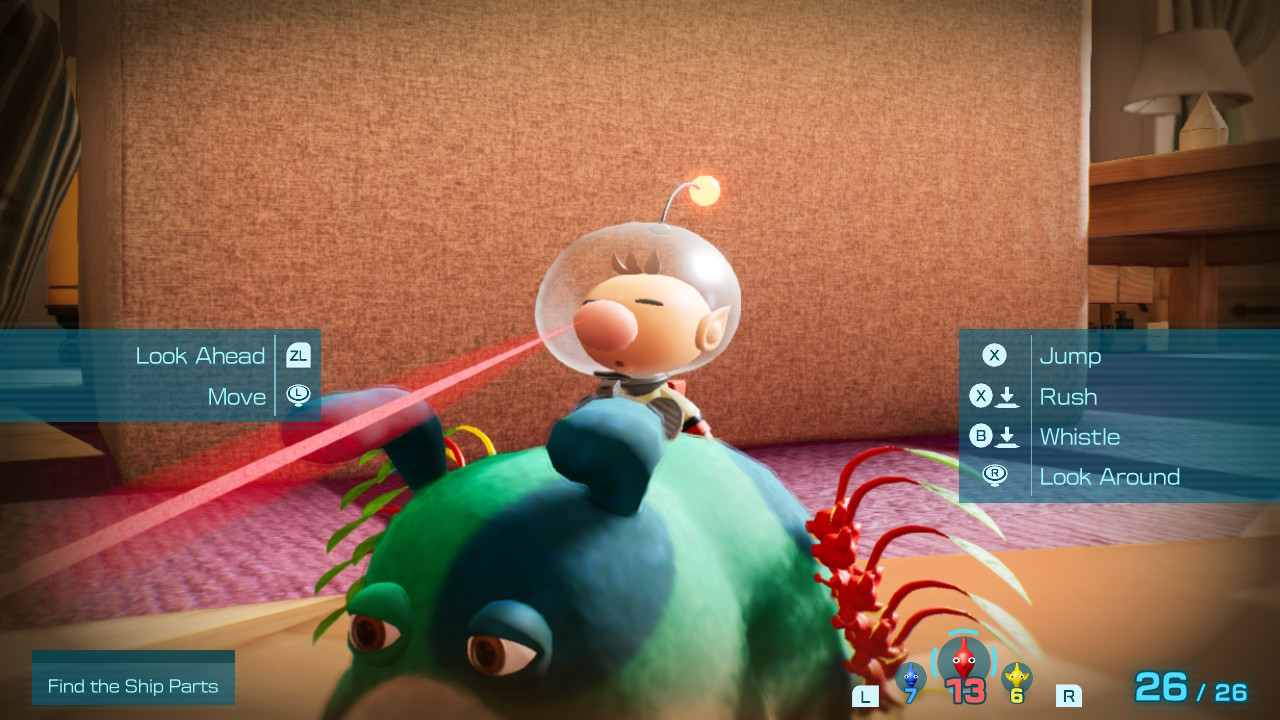The image size is (1280, 720).
Task: Expand the right-side action list panel
Action: click(x=1110, y=415)
